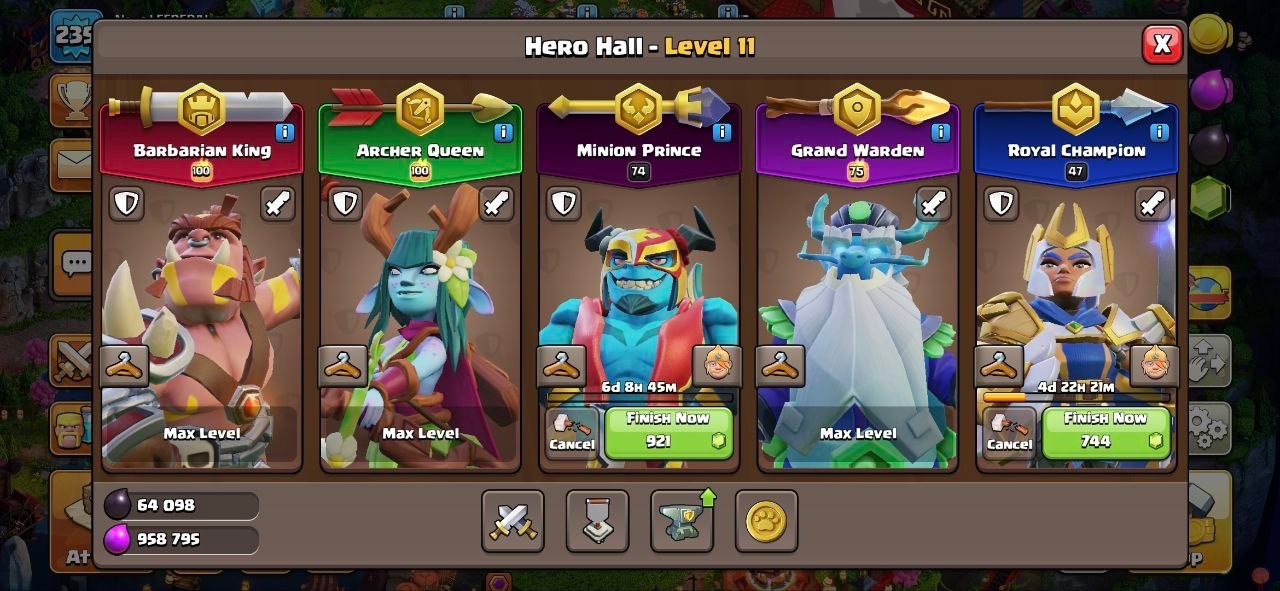Viewport: 1280px width, 591px height.
Task: Open Grand Warden hanger skin button
Action: pyautogui.click(x=780, y=366)
